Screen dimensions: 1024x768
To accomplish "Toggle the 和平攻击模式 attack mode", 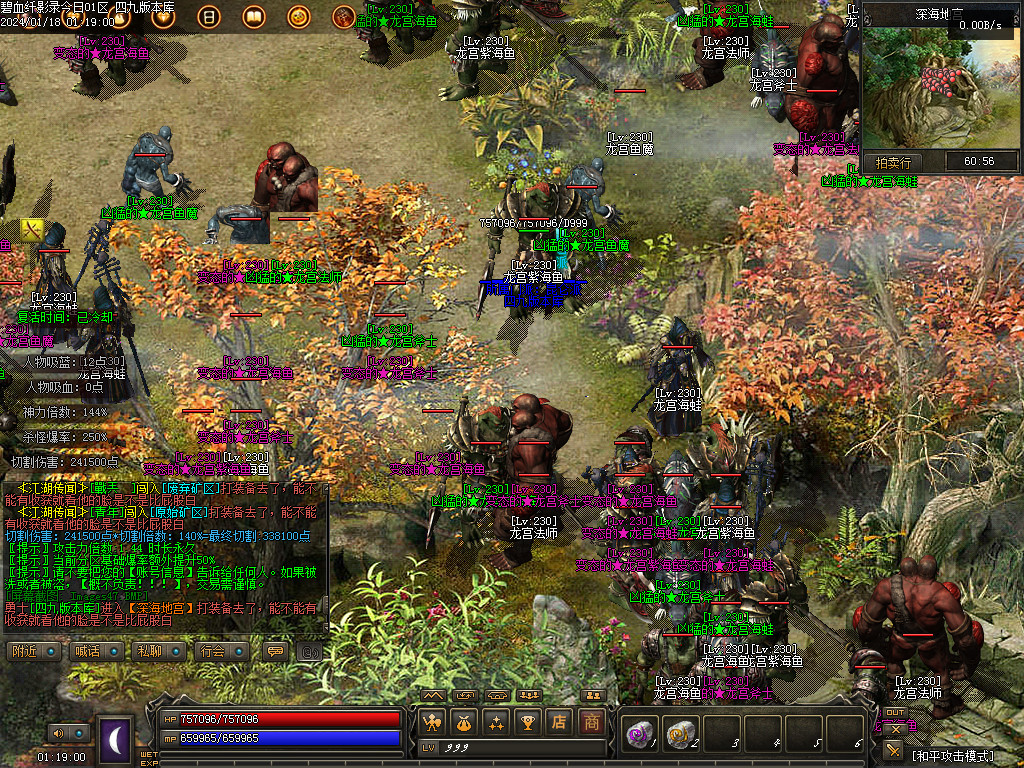I will coord(949,755).
